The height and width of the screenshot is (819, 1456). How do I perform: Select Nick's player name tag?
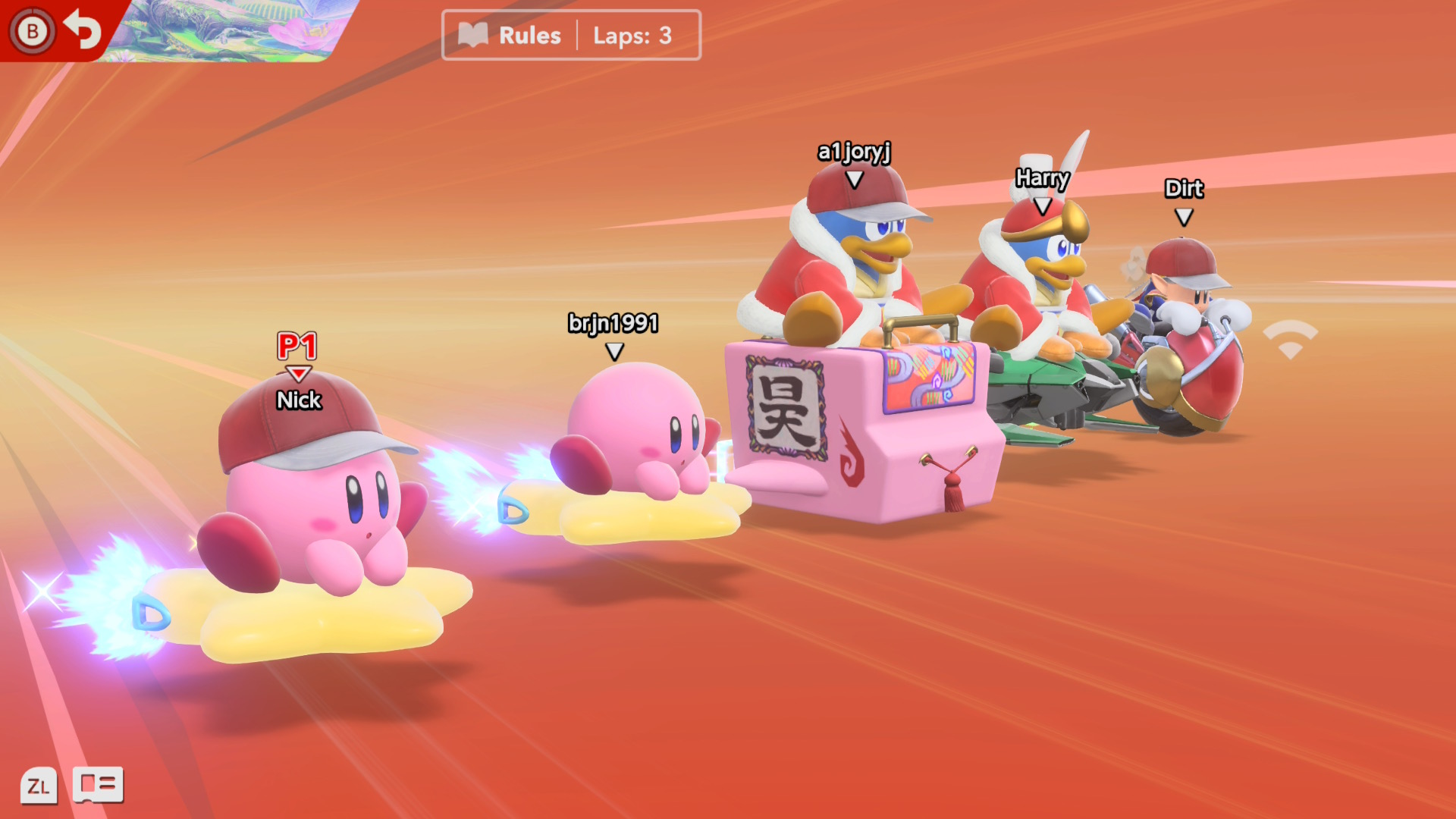298,400
